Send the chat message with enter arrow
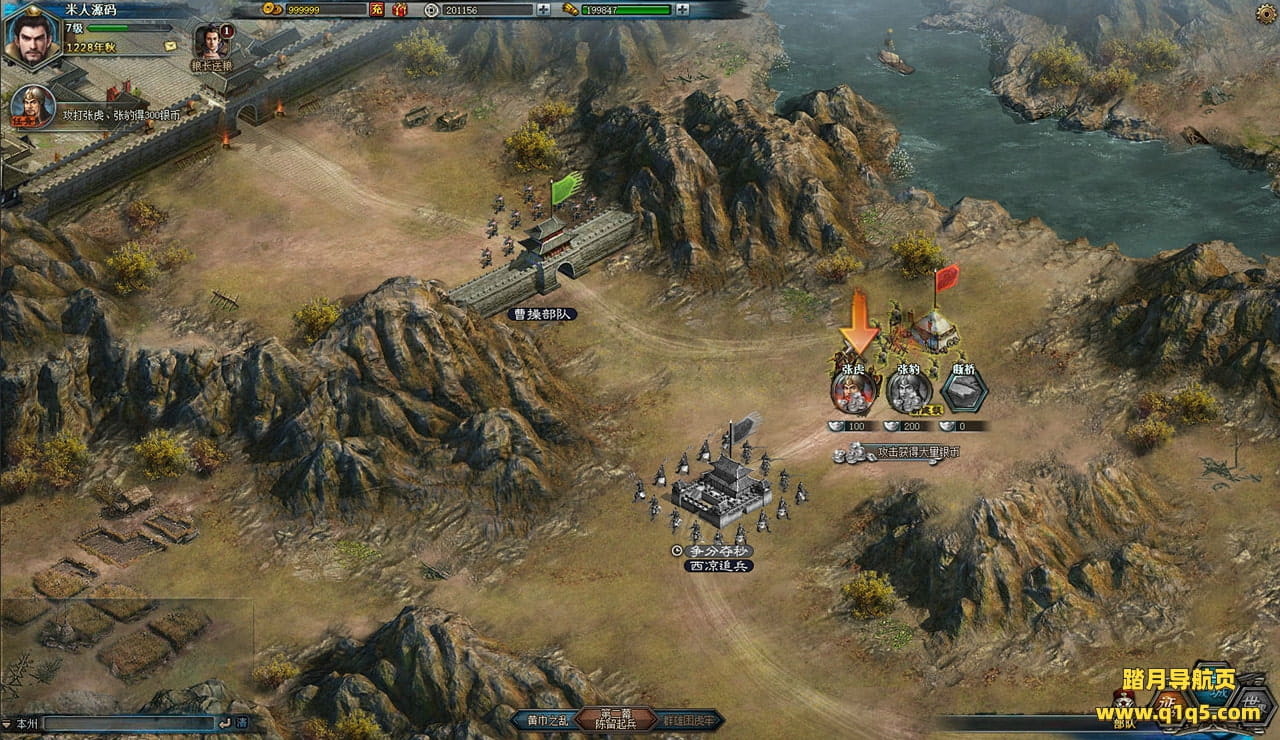This screenshot has width=1280, height=740. 223,722
